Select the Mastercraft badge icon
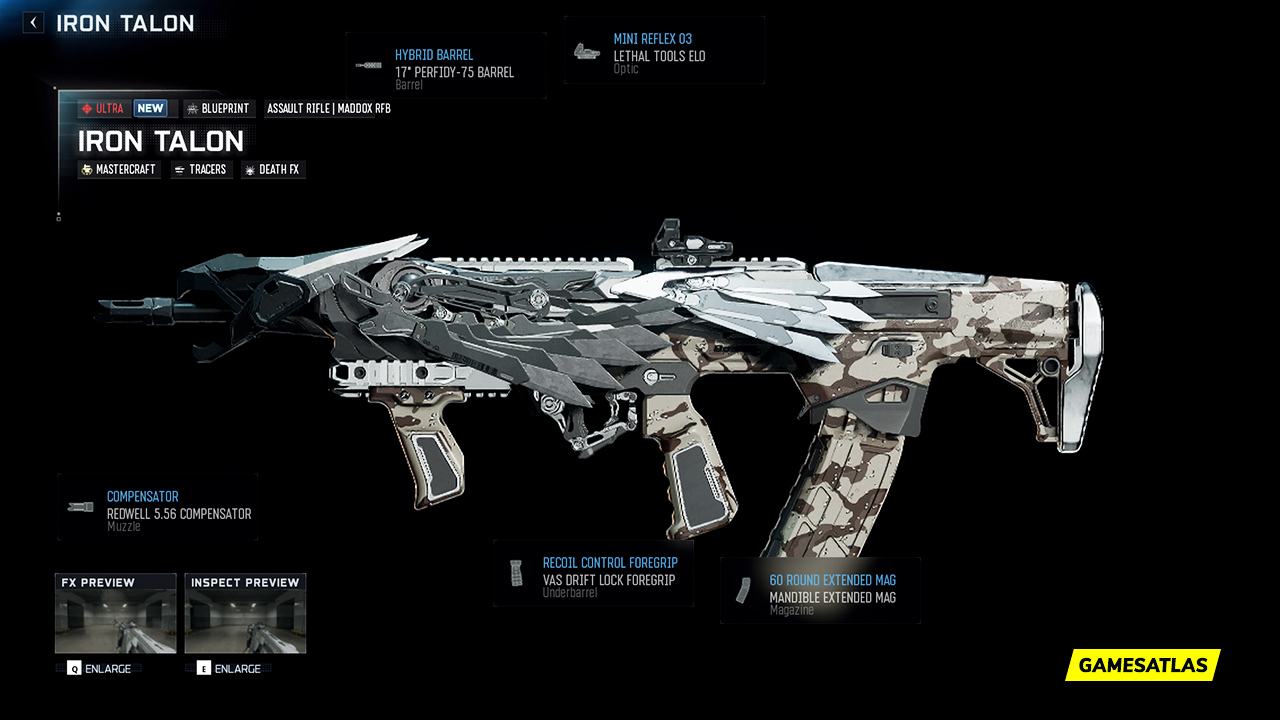This screenshot has height=720, width=1280. [x=88, y=169]
